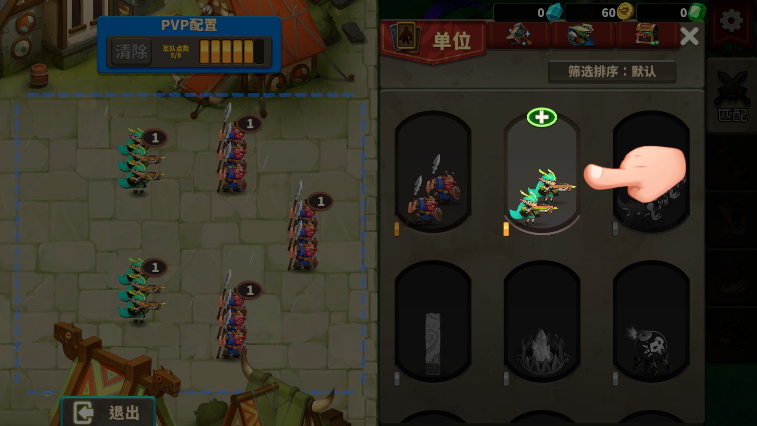This screenshot has height=426, width=757.
Task: Switch to the green-hat hero tab
Action: pyautogui.click(x=580, y=35)
